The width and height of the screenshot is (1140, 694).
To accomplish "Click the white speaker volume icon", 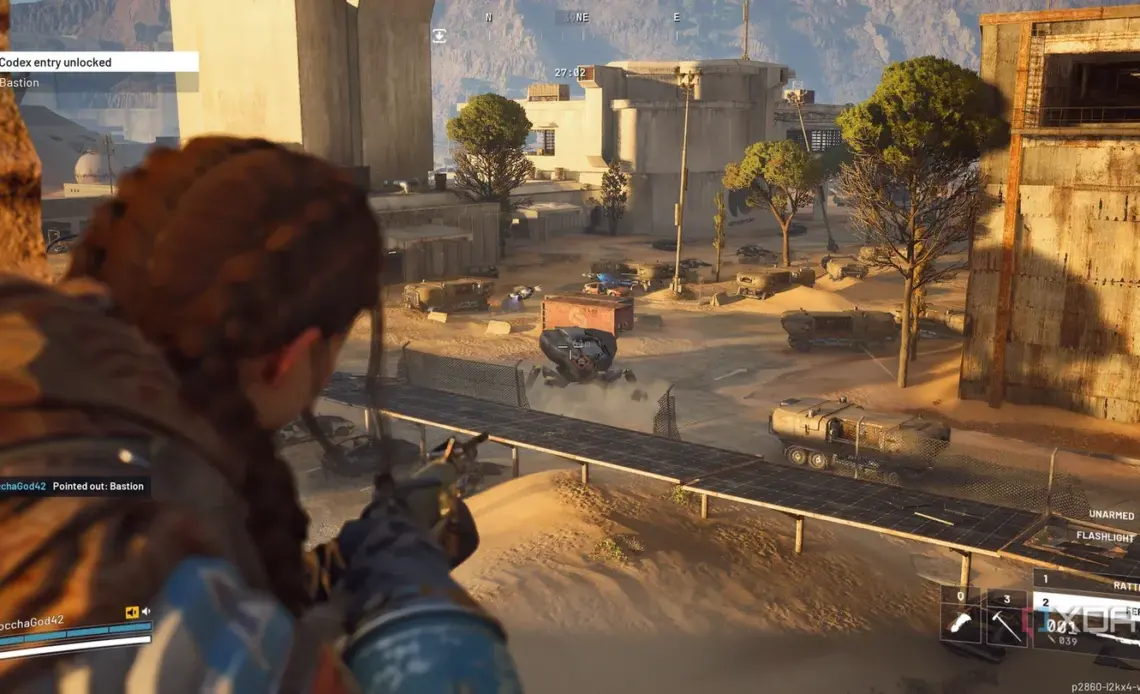I will point(145,612).
